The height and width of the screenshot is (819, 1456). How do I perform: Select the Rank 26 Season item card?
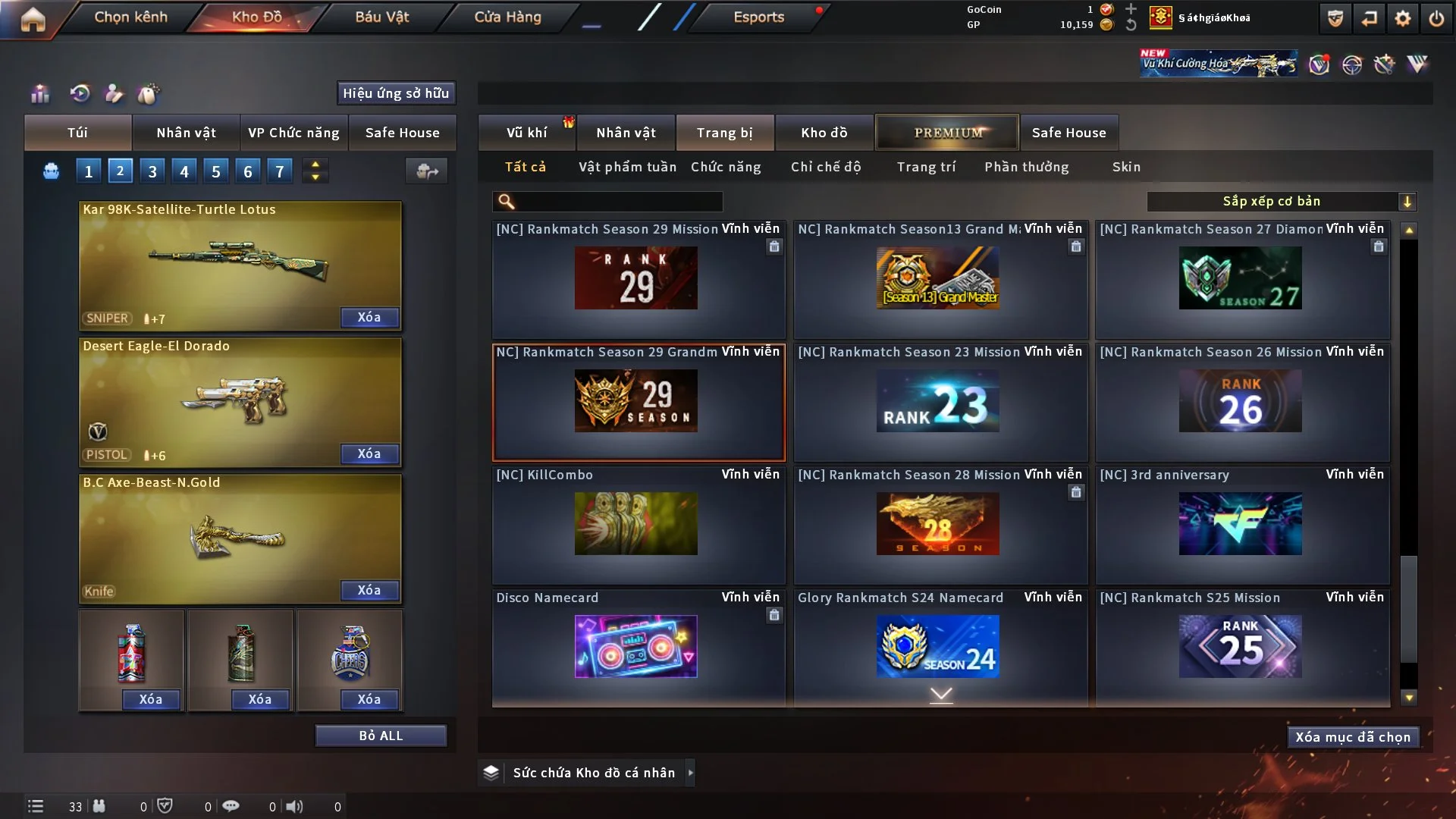(1241, 402)
